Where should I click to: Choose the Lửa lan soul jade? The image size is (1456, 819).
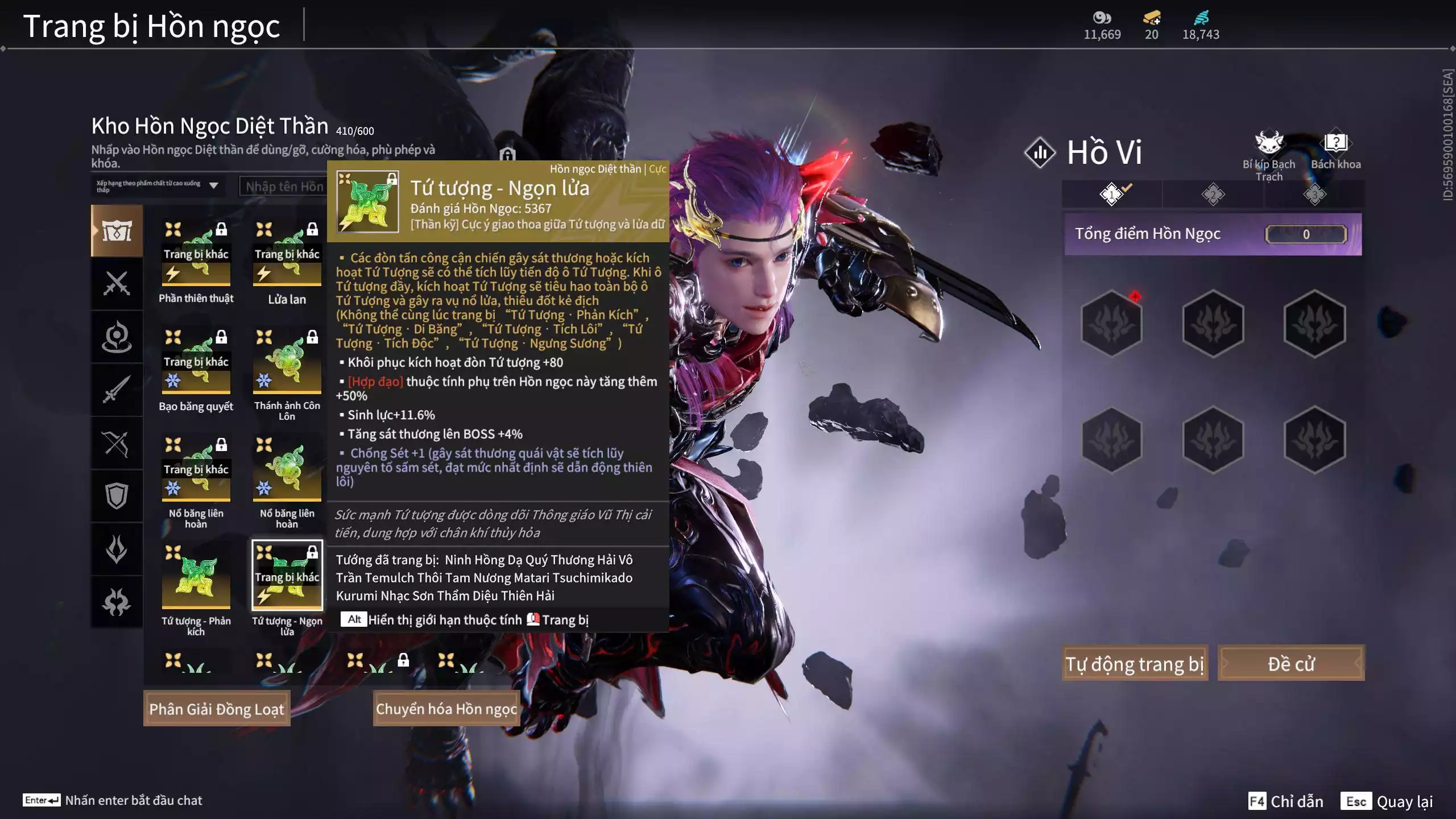pyautogui.click(x=287, y=254)
